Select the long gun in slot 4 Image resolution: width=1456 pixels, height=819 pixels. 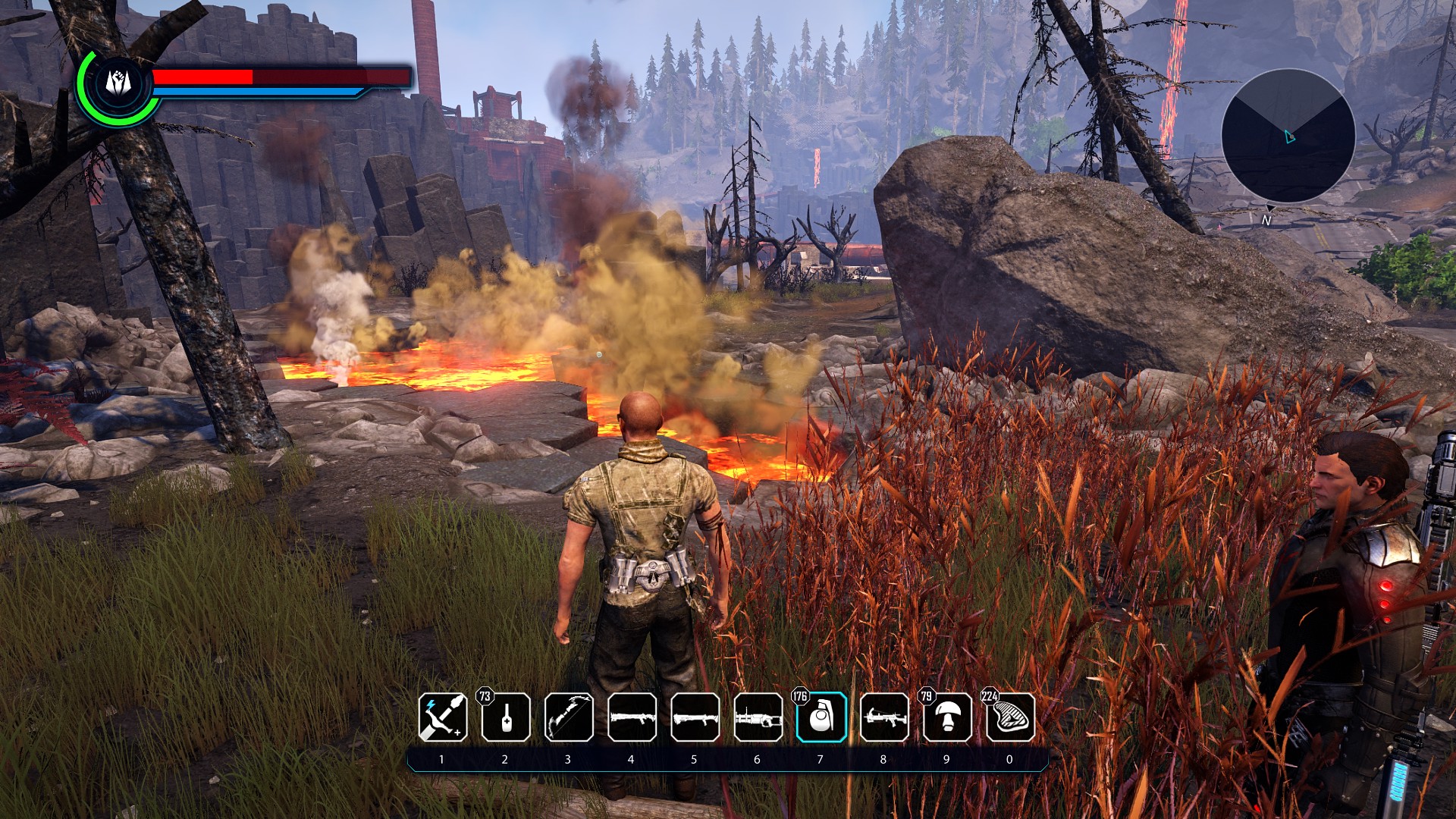(632, 717)
